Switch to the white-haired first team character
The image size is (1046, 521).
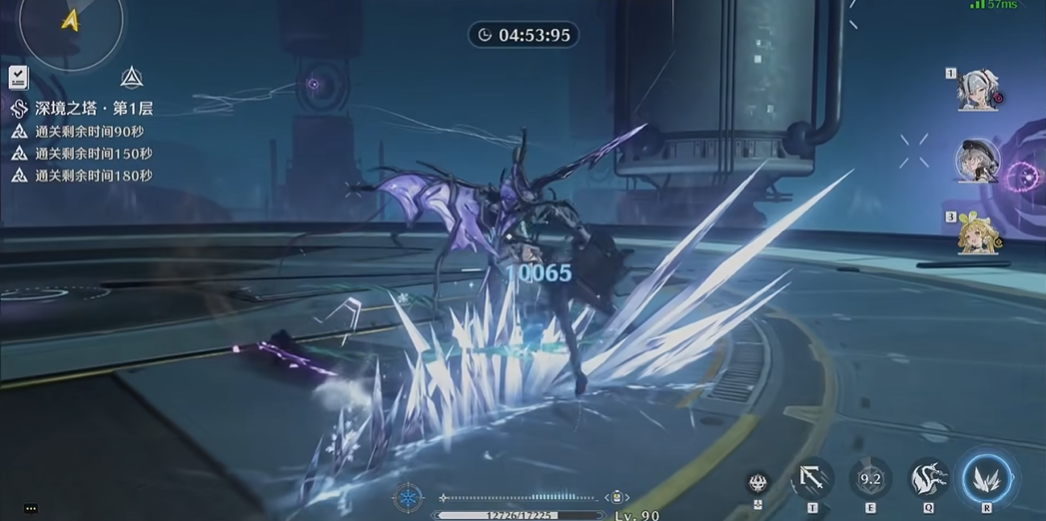[976, 91]
